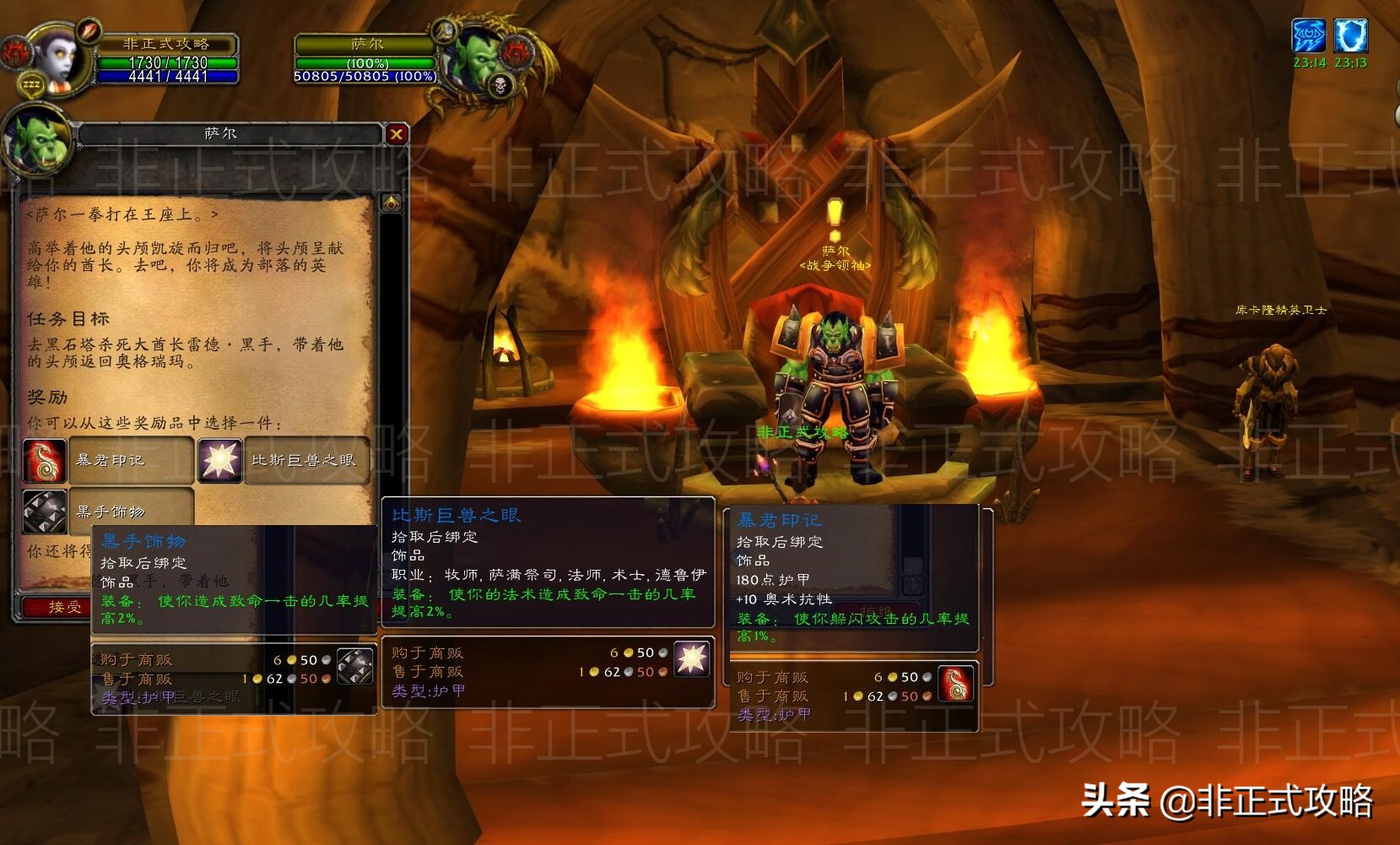Click the gold scroll-up arrow on quest window
The image size is (1400, 845).
click(391, 200)
